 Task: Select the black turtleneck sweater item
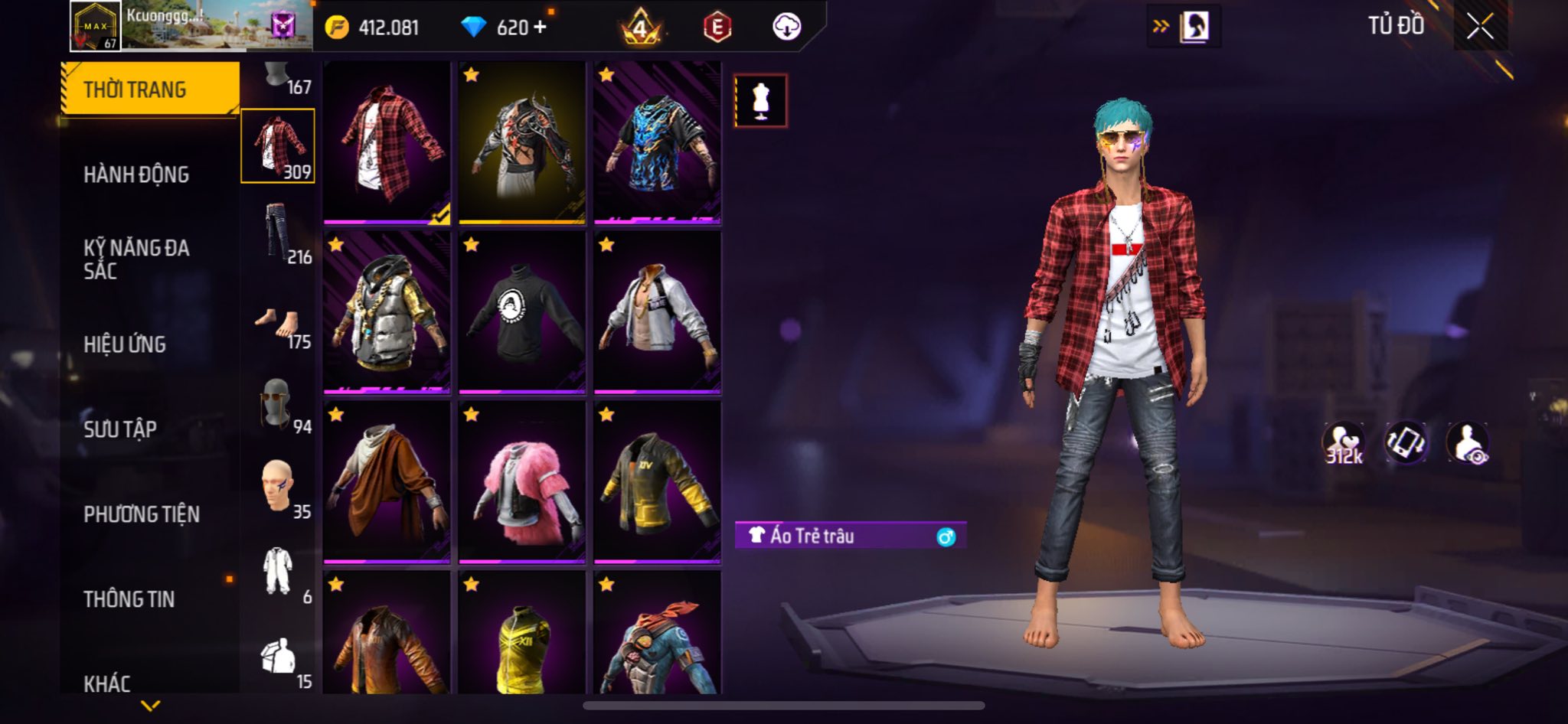click(522, 313)
